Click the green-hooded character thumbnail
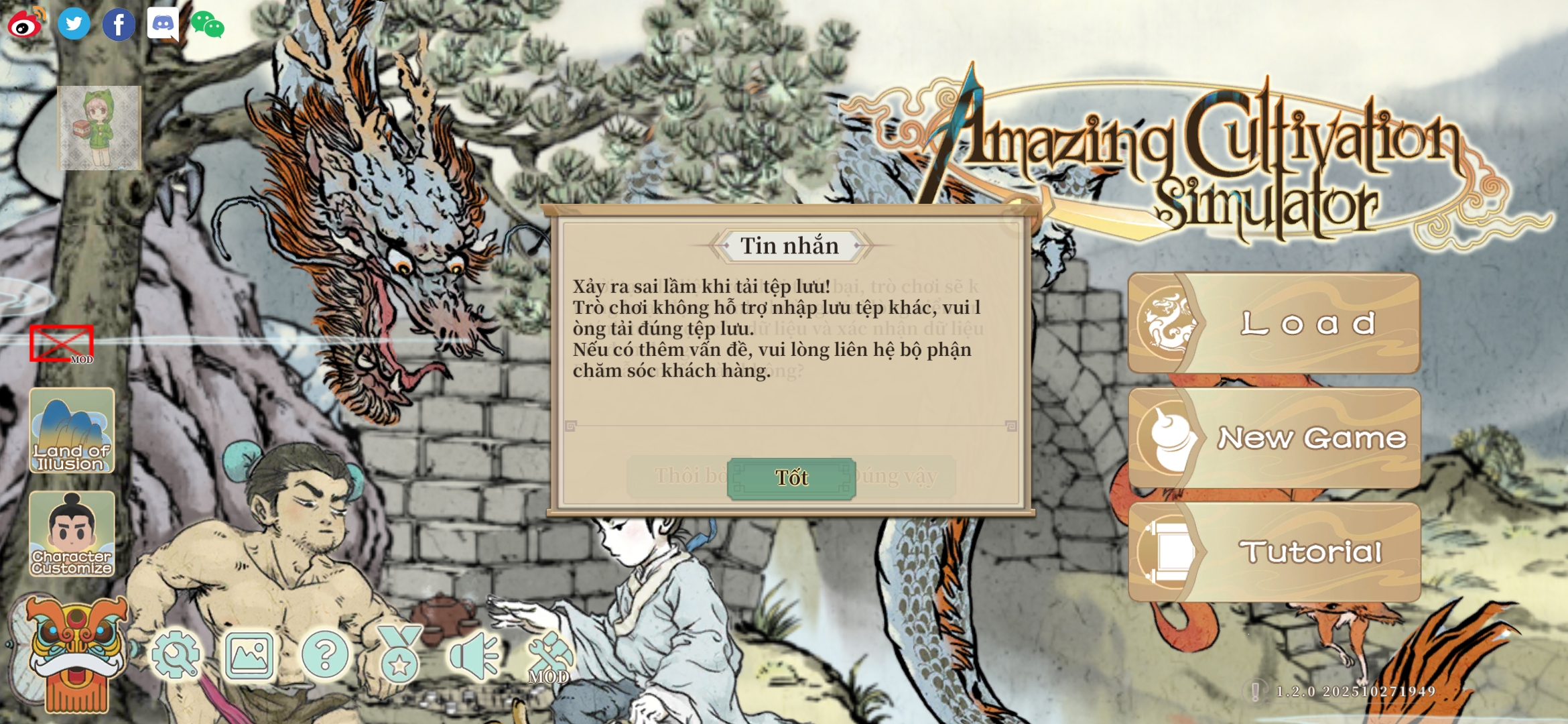Screen dimensions: 1568x724 pyautogui.click(x=99, y=127)
